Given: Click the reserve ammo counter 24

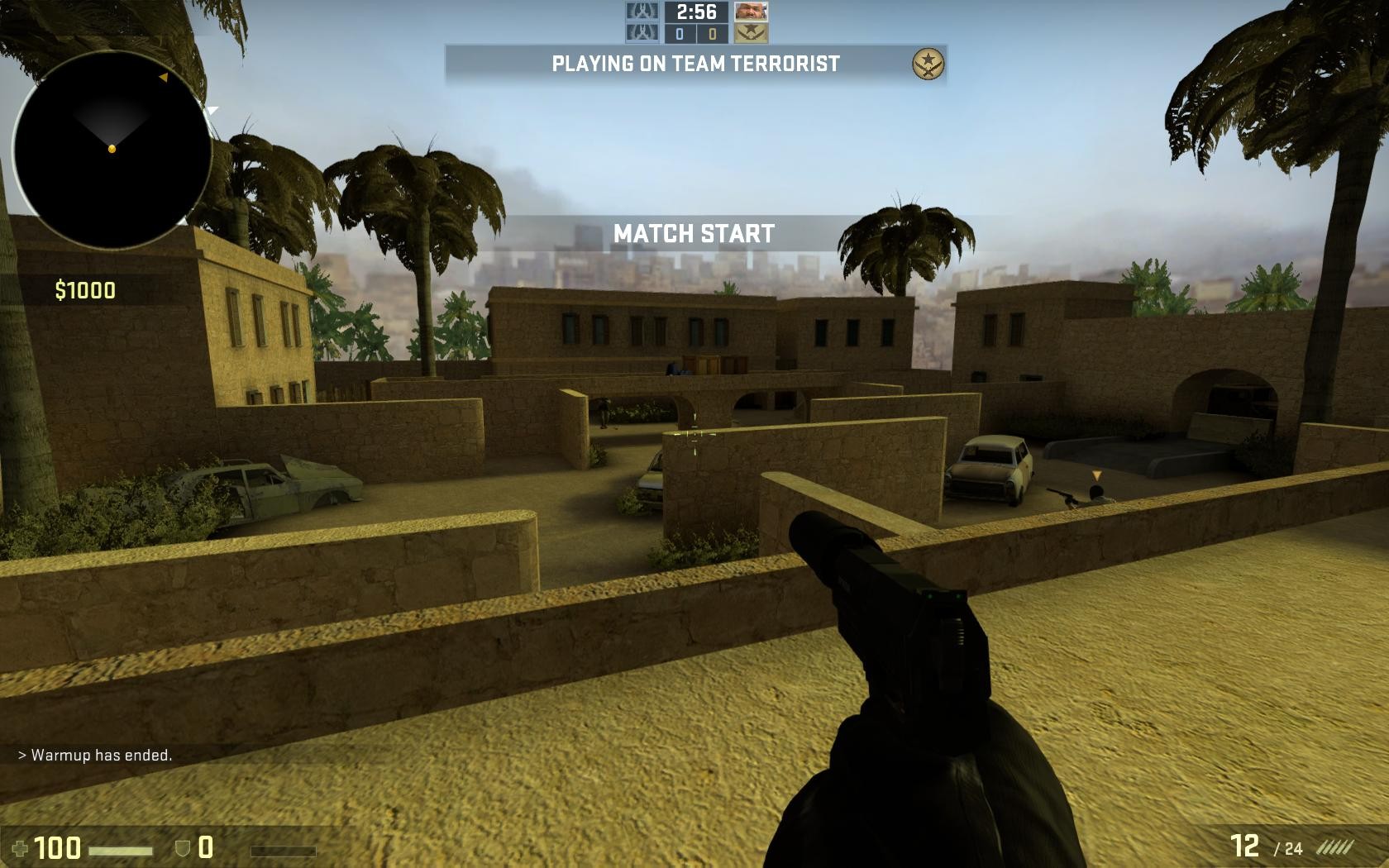Looking at the screenshot, I should click(x=1288, y=848).
